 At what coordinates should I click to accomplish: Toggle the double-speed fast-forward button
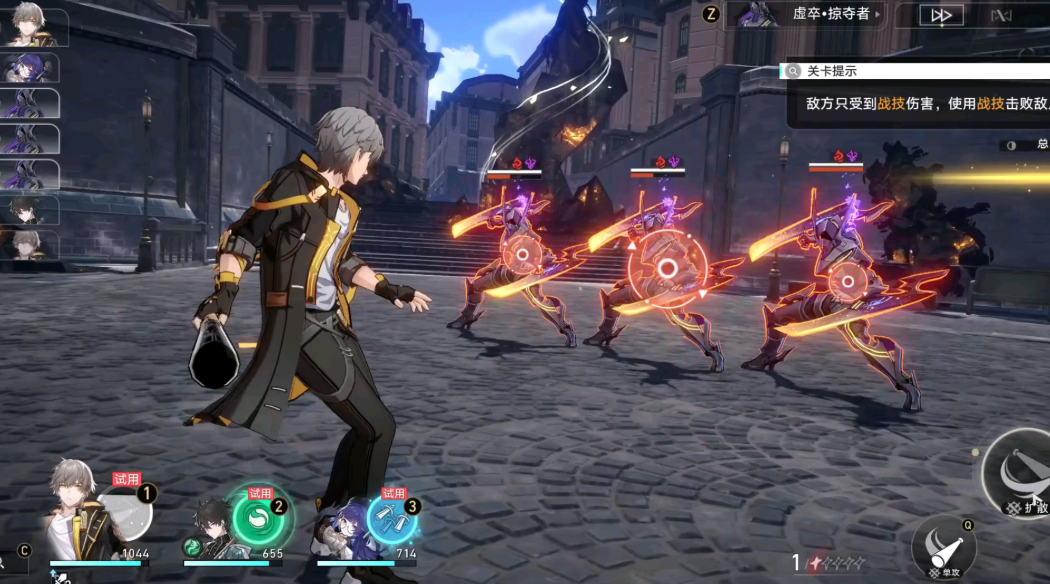(x=941, y=15)
